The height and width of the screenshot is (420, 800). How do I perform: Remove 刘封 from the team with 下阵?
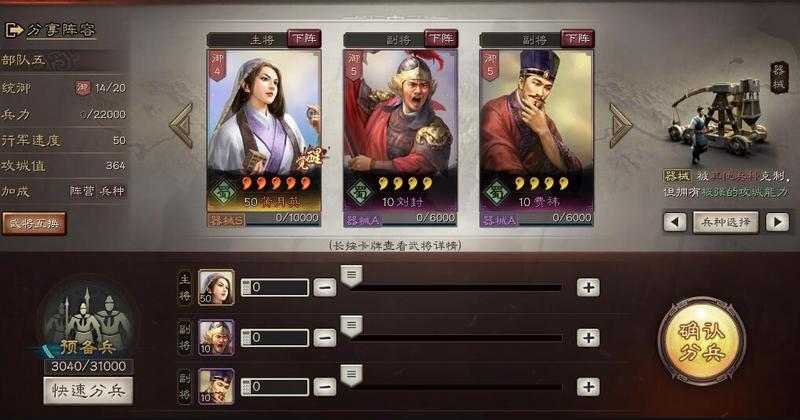click(440, 39)
